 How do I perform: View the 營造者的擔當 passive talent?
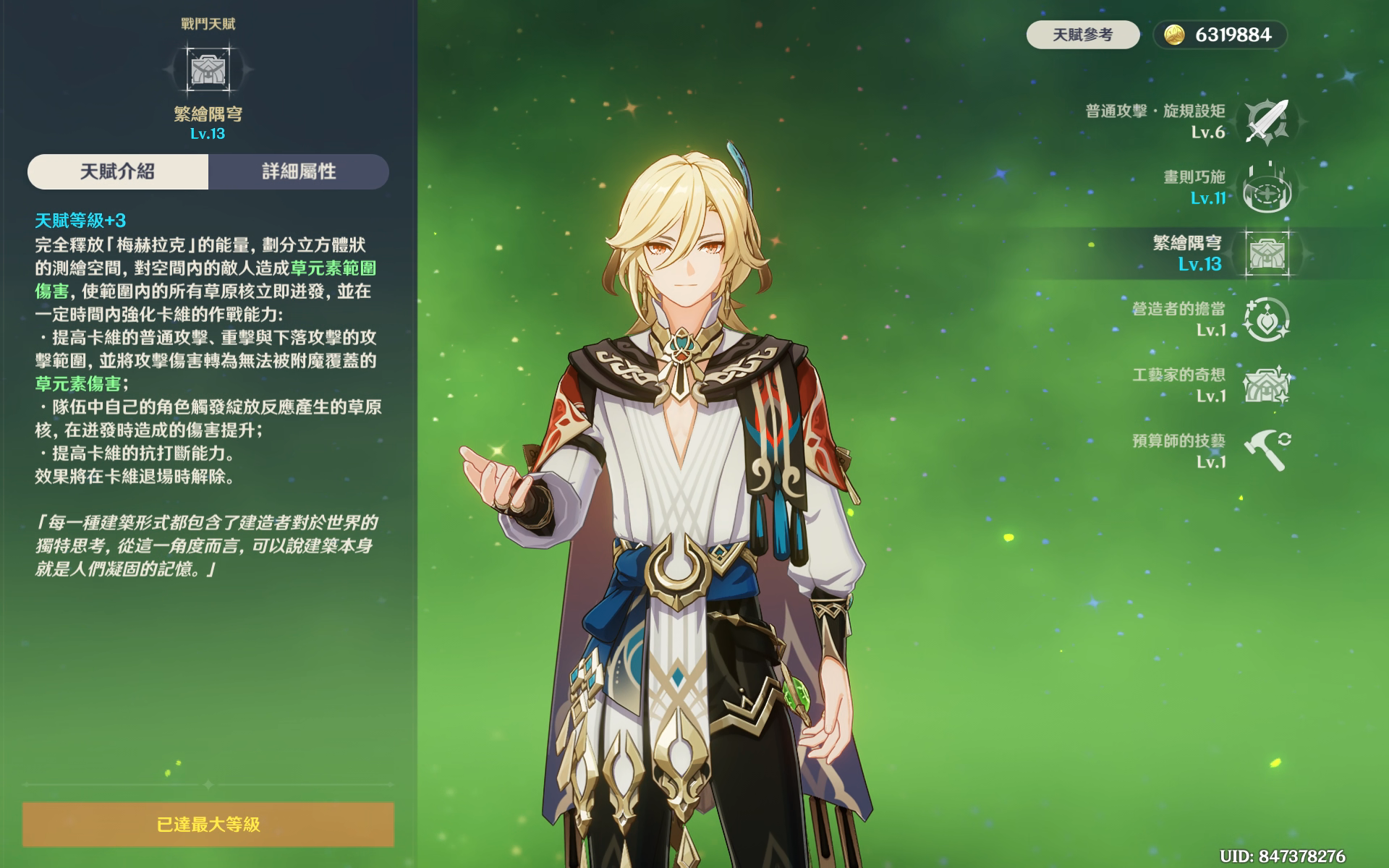pos(1267,319)
